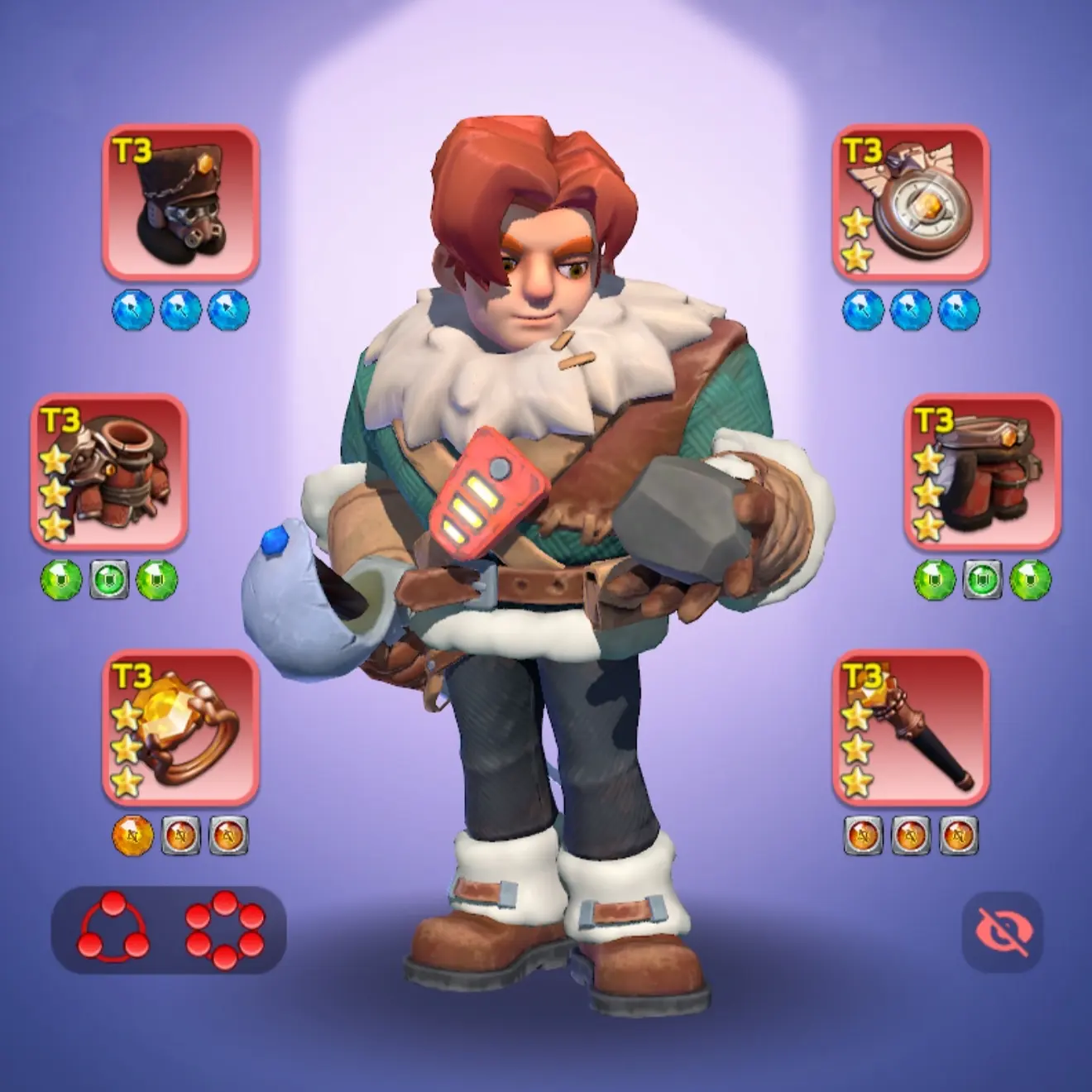Open the T3 amber-tipped cane slot

pyautogui.click(x=911, y=728)
